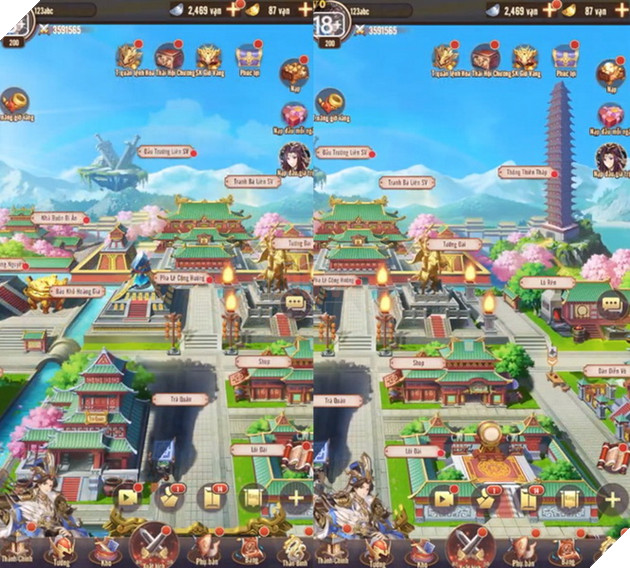Screen dimensions: 630x568
Task: Select the Nhà Được Bí Ẩn label
Action: coord(60,217)
